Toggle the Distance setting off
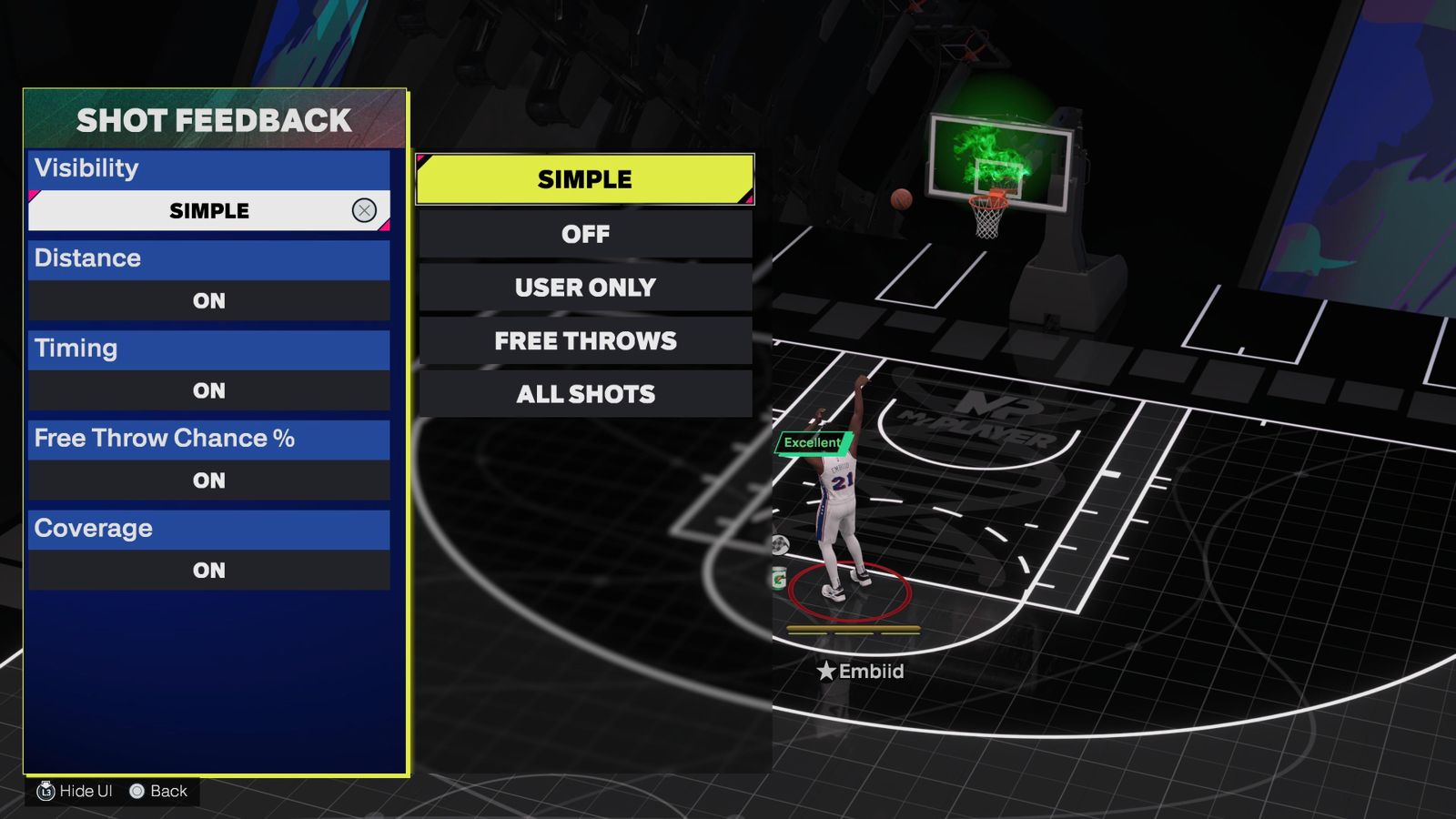This screenshot has height=819, width=1456. (x=208, y=300)
